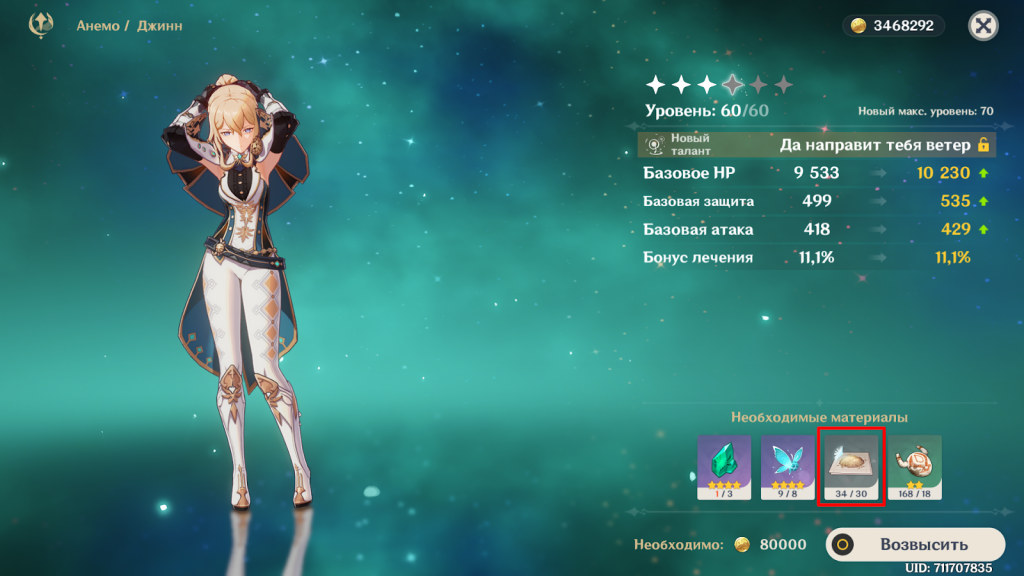The height and width of the screenshot is (576, 1024).
Task: Open the Anemo character emblem icon
Action: (41, 25)
